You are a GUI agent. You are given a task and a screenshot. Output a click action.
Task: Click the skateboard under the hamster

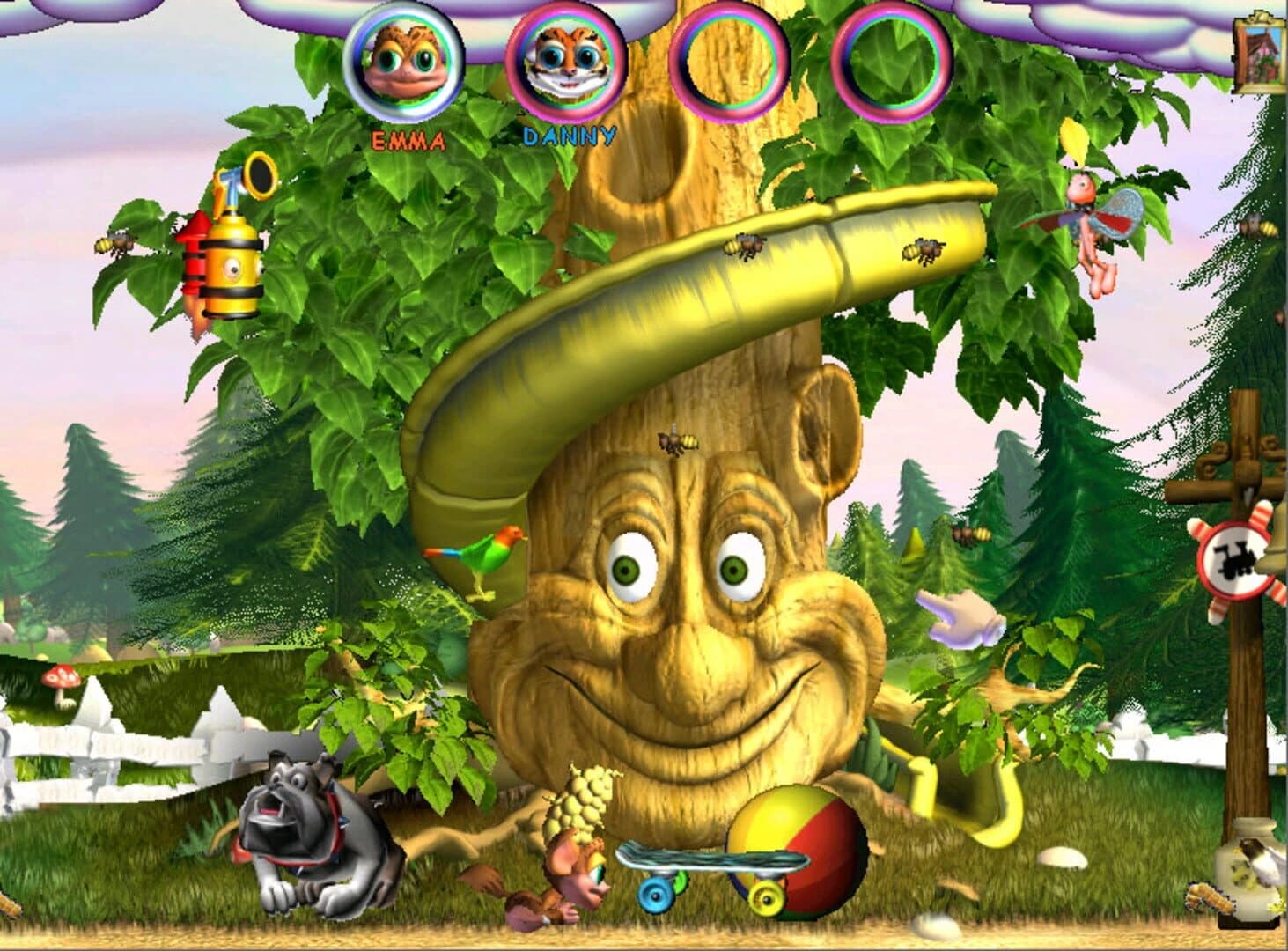click(x=704, y=859)
